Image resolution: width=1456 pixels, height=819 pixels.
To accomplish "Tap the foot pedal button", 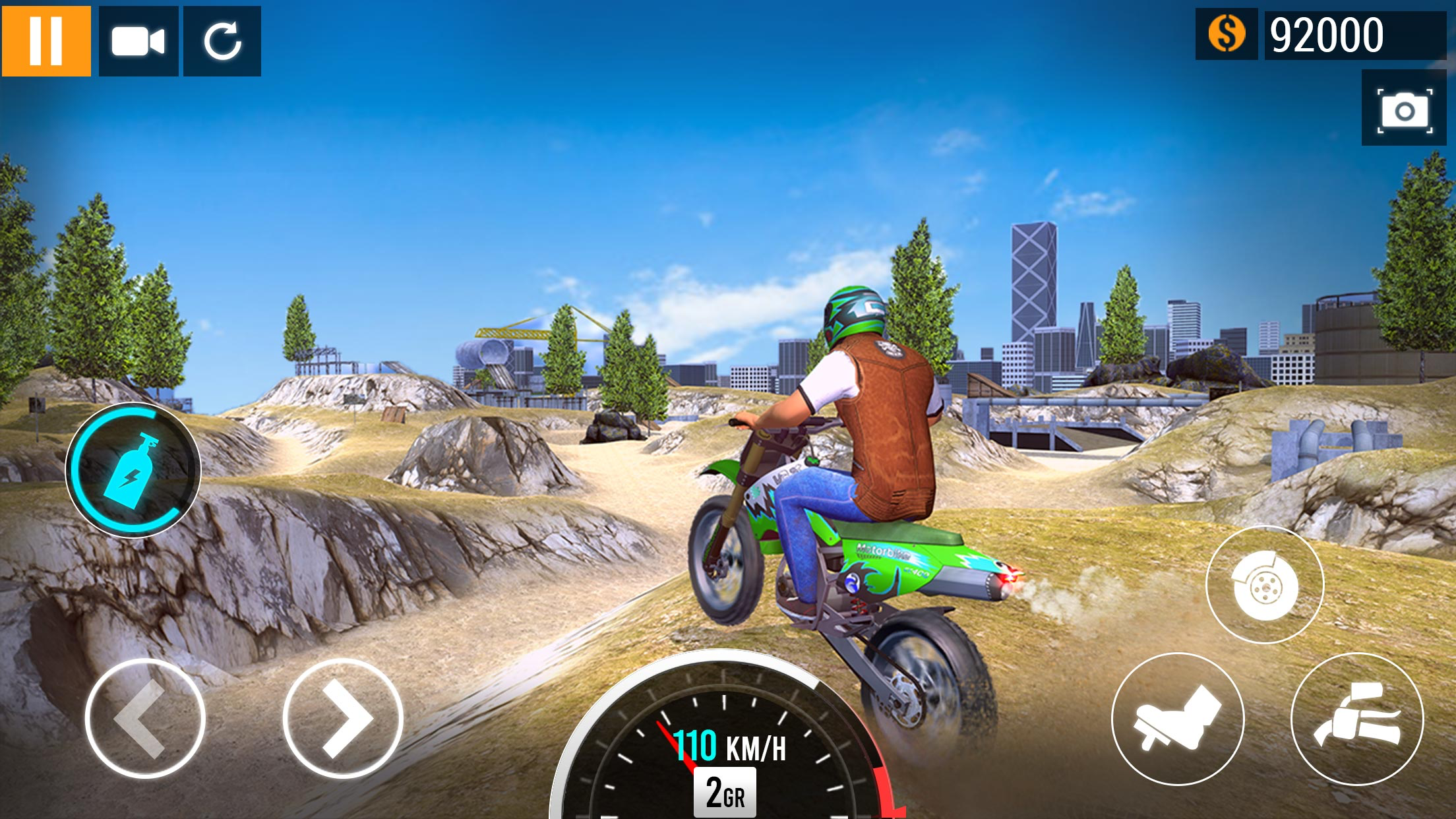I will pyautogui.click(x=1178, y=719).
